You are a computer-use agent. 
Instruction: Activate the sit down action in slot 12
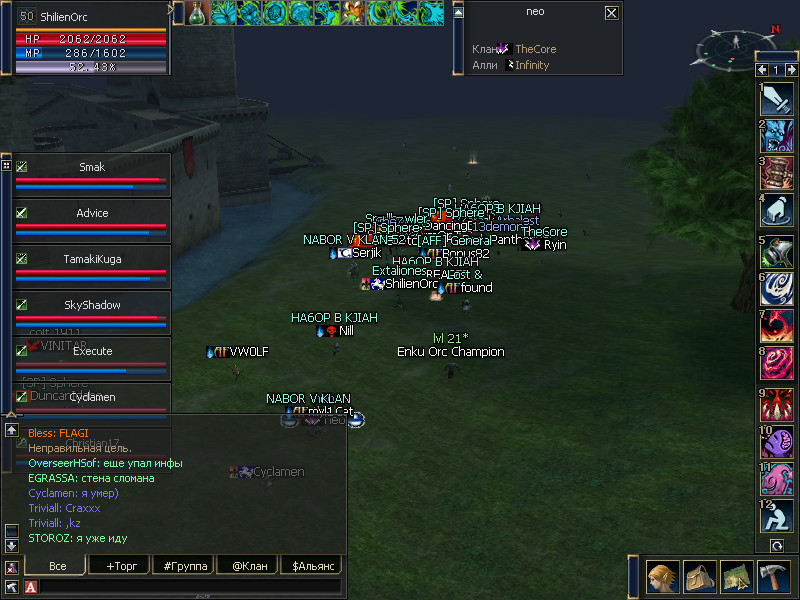(776, 518)
